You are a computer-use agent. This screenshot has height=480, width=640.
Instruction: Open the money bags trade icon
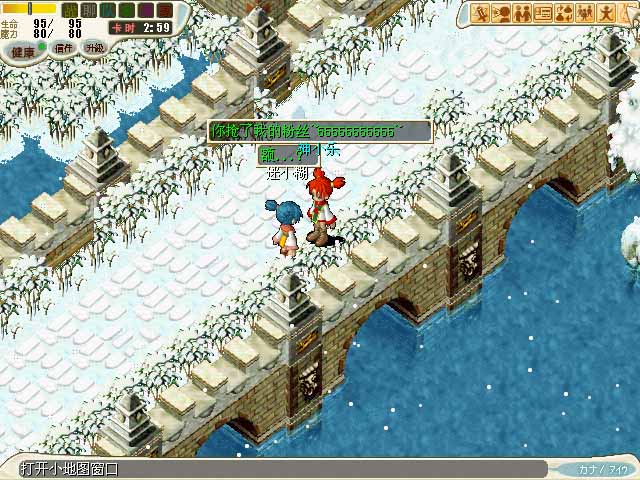point(563,13)
